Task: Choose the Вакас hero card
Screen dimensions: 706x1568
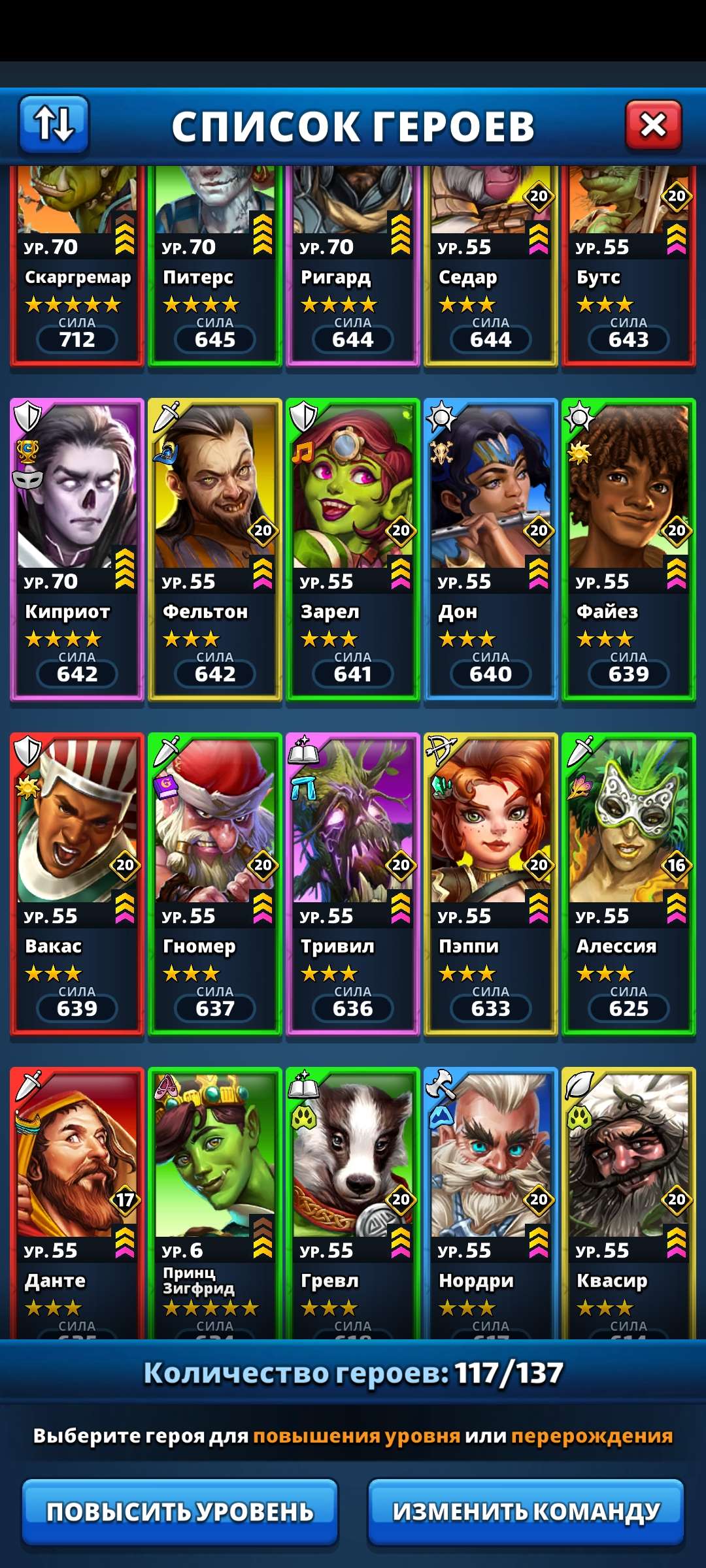Action: pos(77,883)
